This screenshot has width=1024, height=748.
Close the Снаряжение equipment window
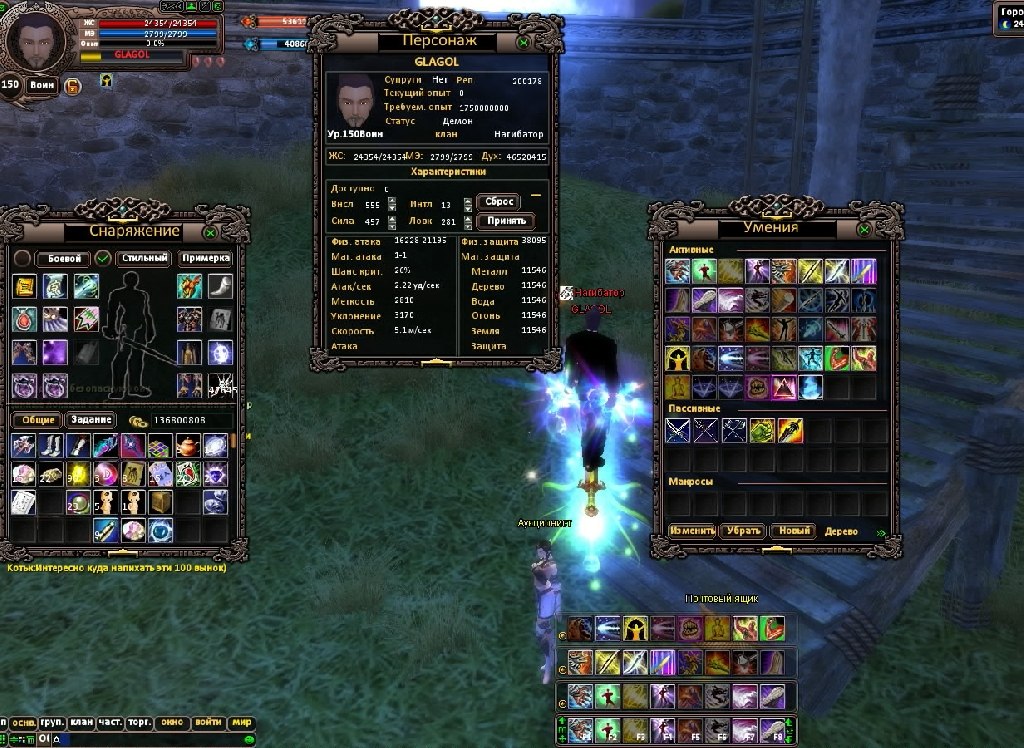[210, 232]
